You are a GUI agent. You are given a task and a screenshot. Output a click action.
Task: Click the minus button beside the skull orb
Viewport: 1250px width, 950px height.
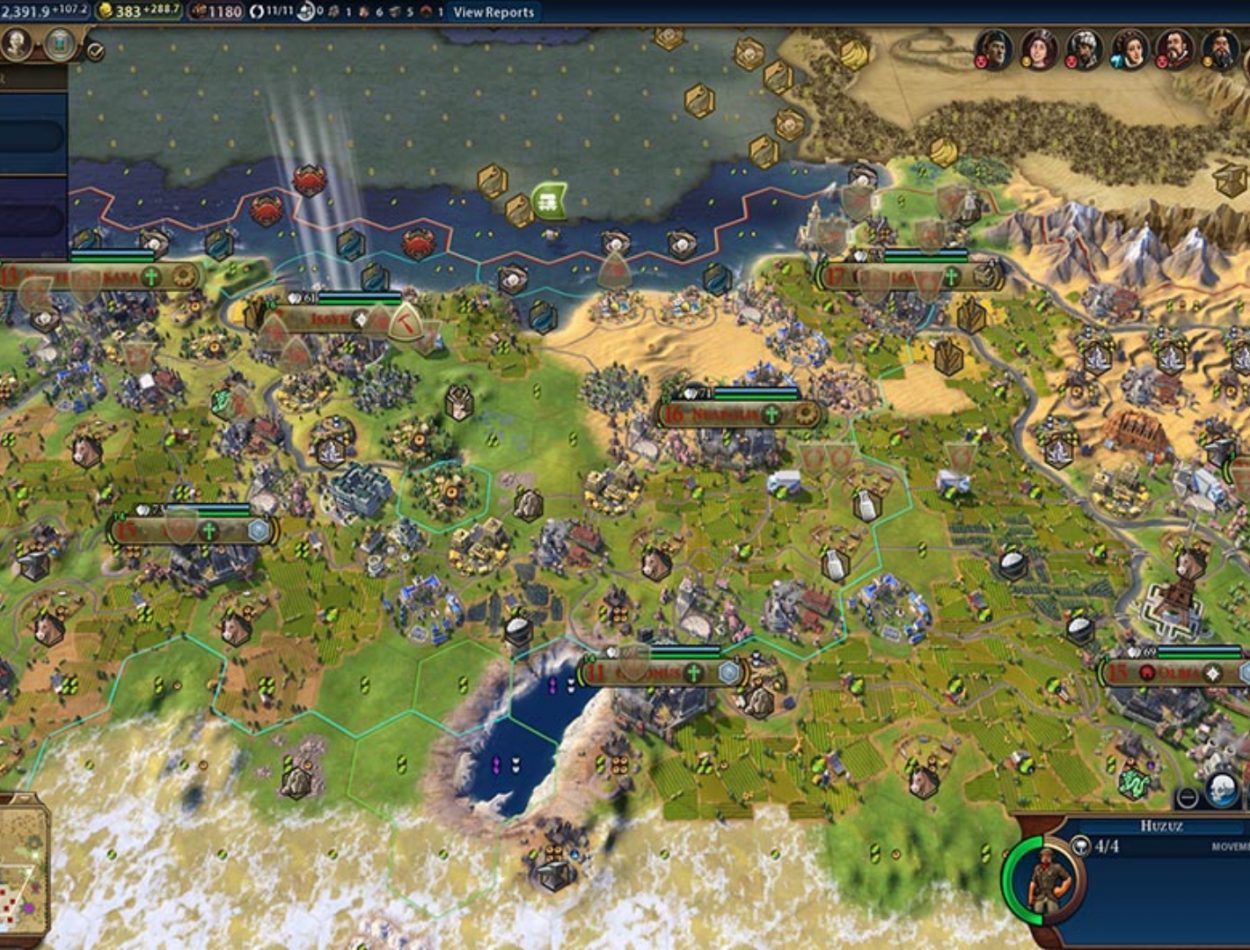click(1187, 797)
